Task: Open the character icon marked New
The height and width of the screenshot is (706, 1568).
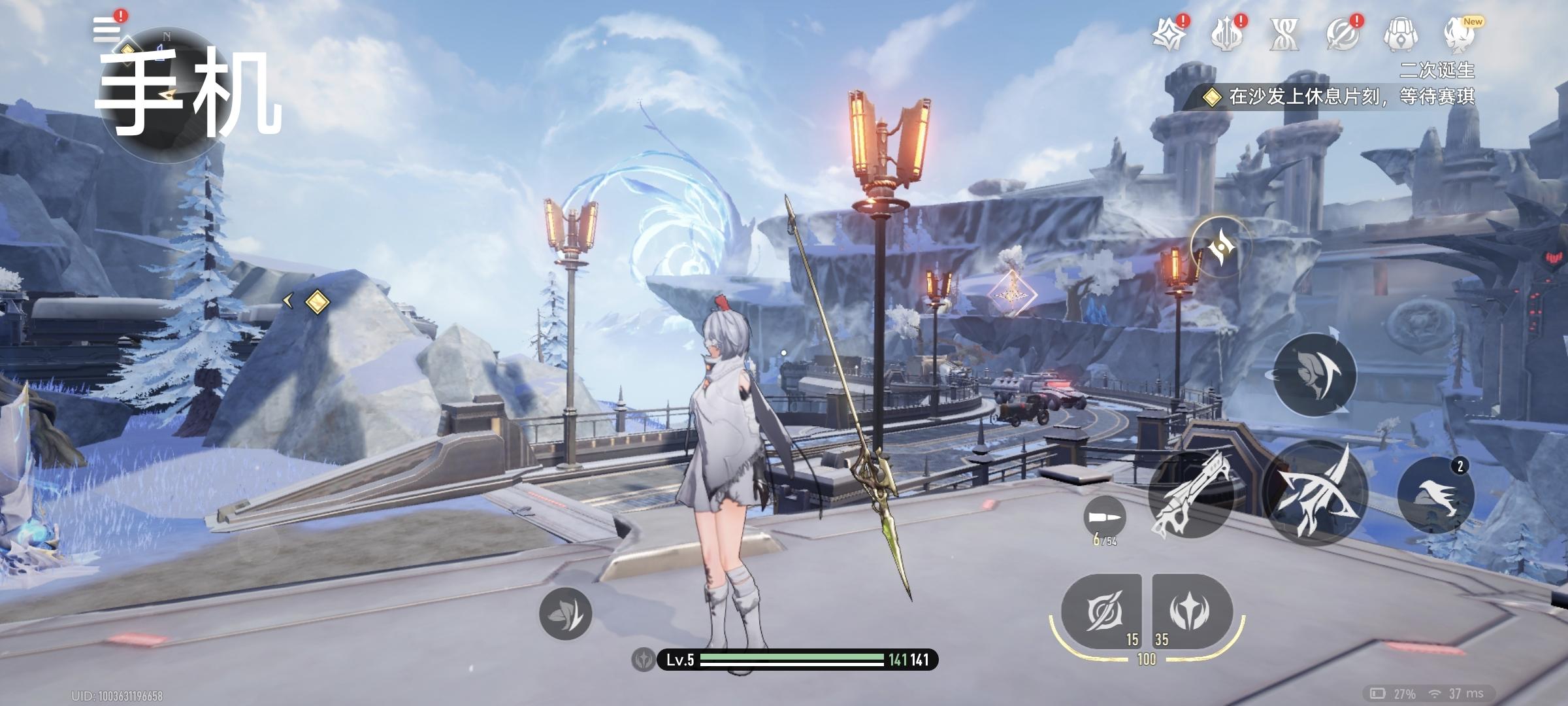Action: [1458, 35]
